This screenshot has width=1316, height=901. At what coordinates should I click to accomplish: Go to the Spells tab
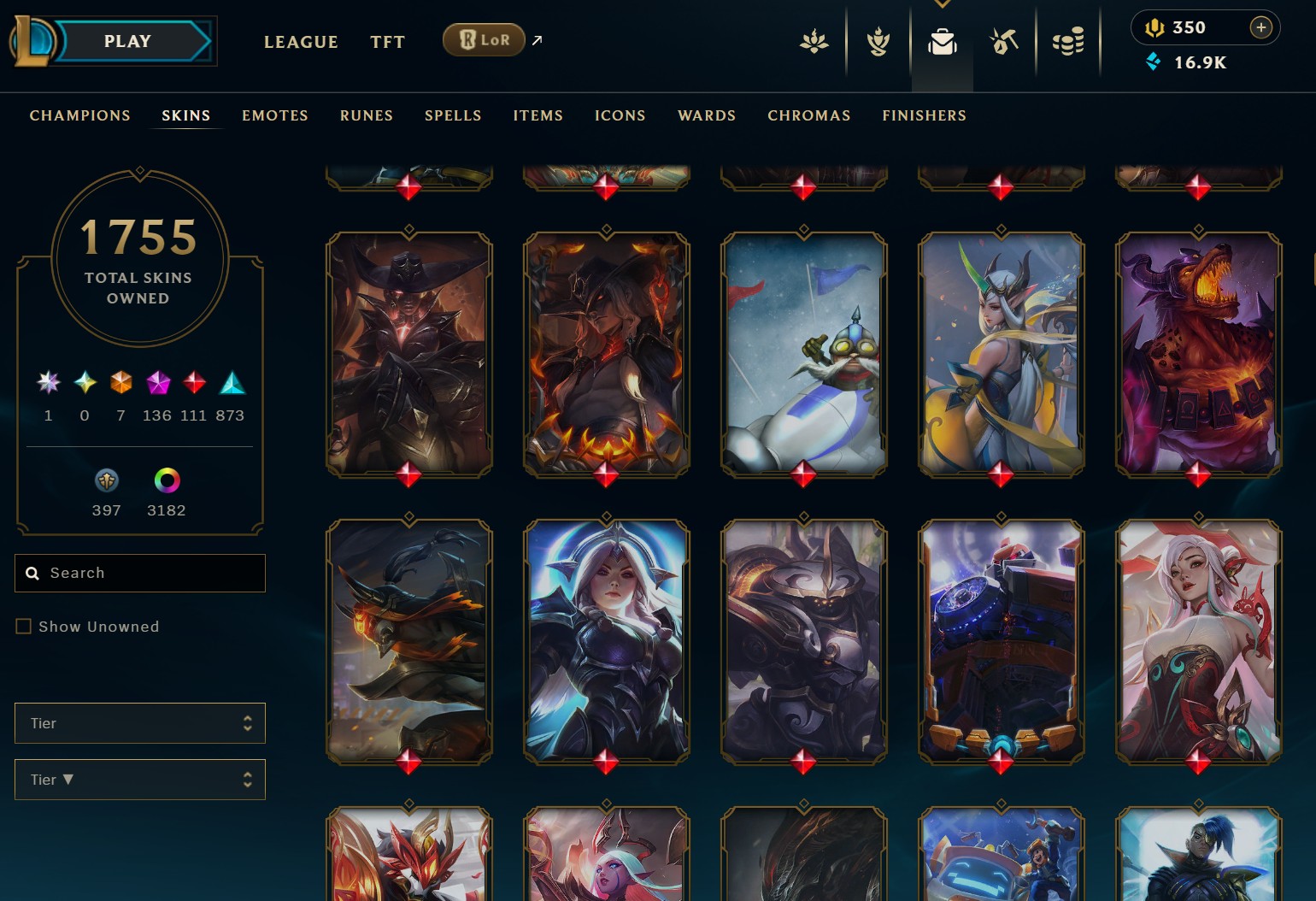point(453,115)
